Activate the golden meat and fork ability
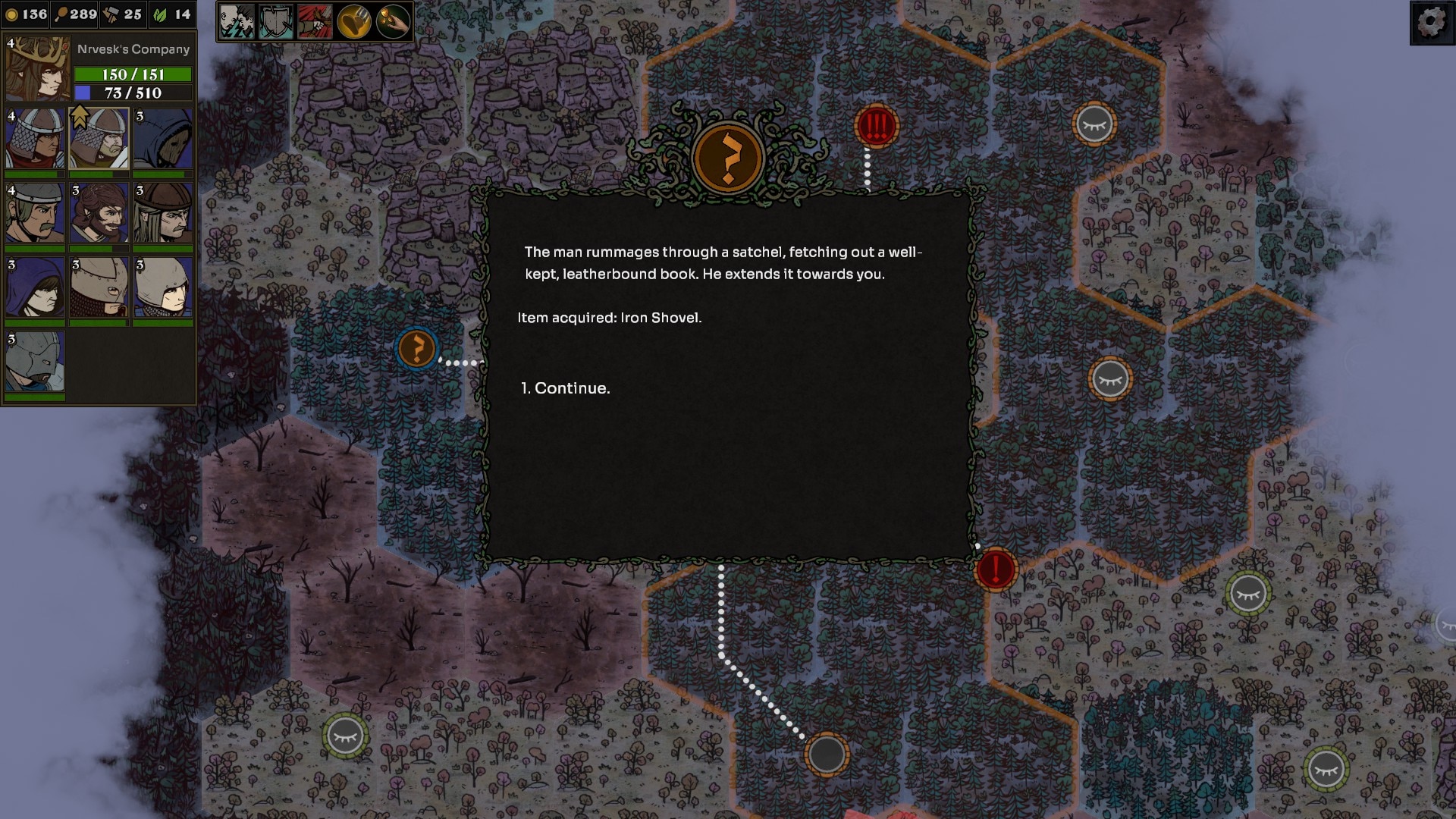This screenshot has height=819, width=1456. (354, 21)
